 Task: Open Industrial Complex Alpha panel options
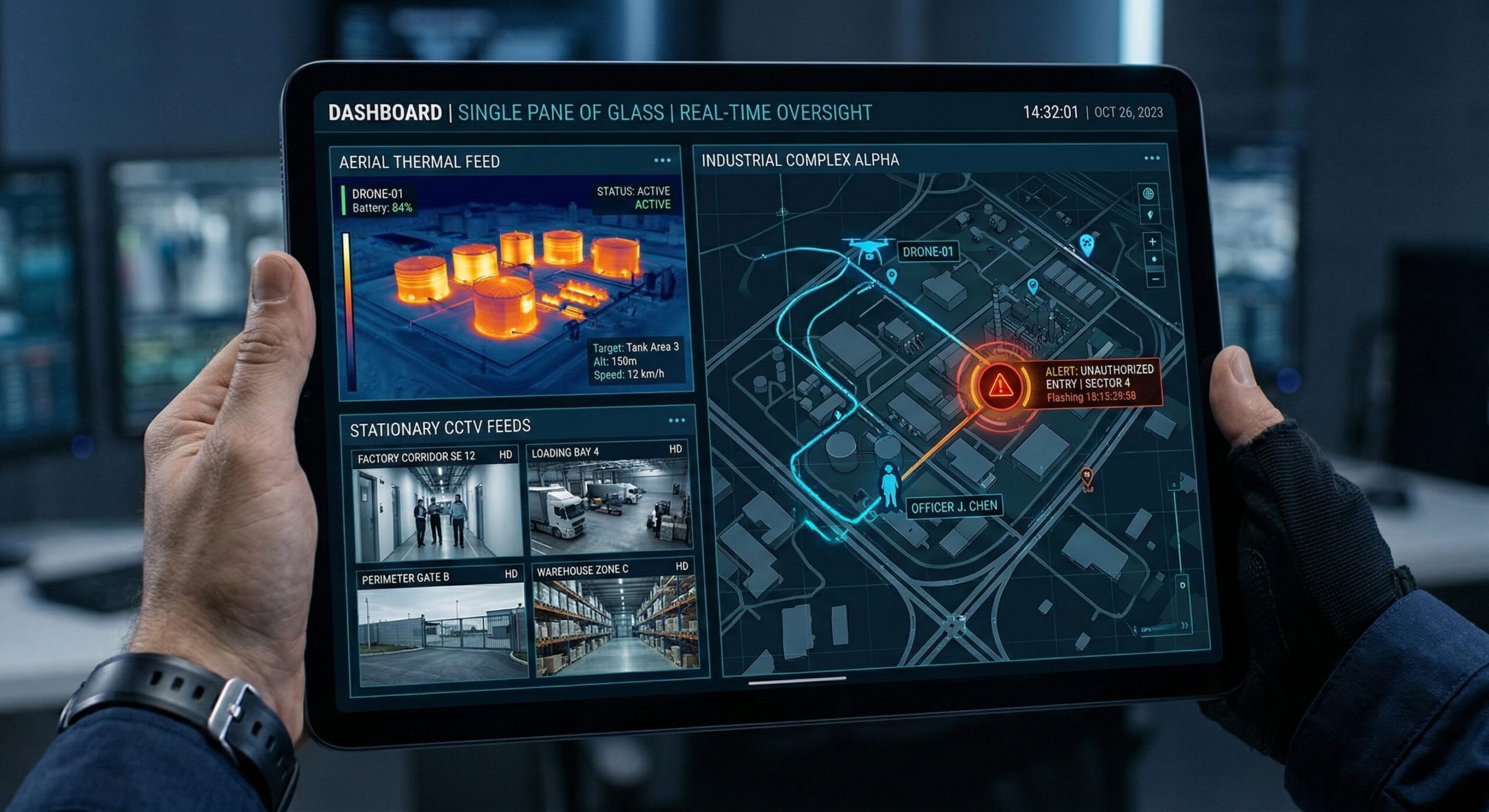[x=1152, y=158]
